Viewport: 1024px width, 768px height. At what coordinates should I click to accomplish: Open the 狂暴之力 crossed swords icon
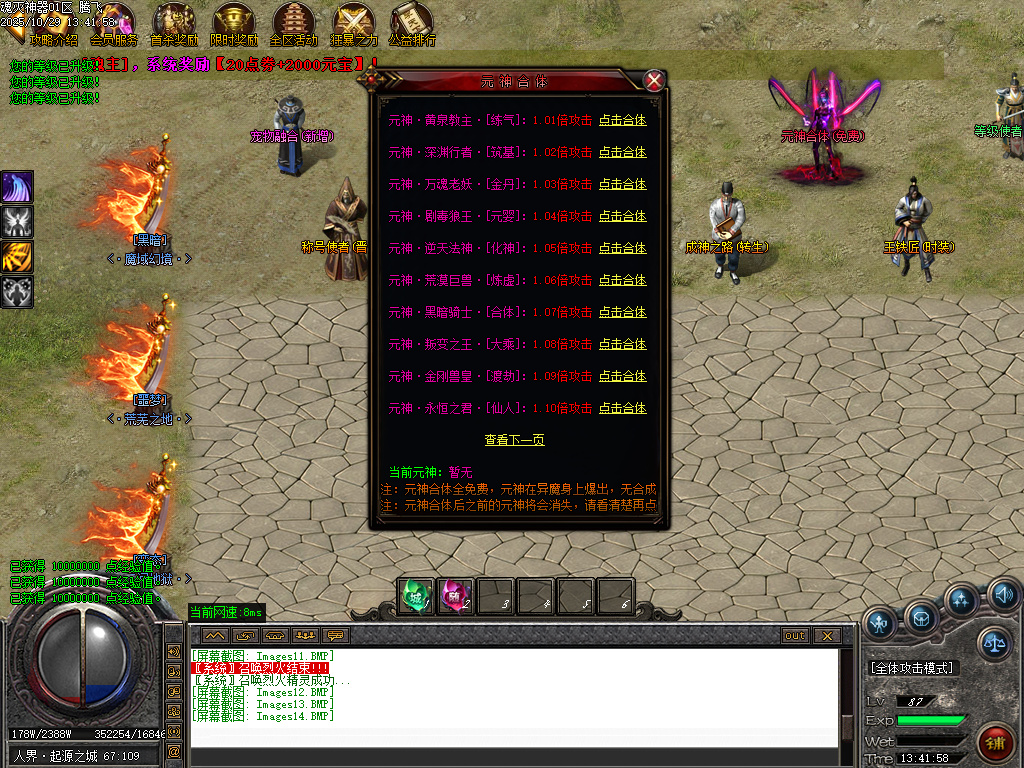pyautogui.click(x=354, y=22)
